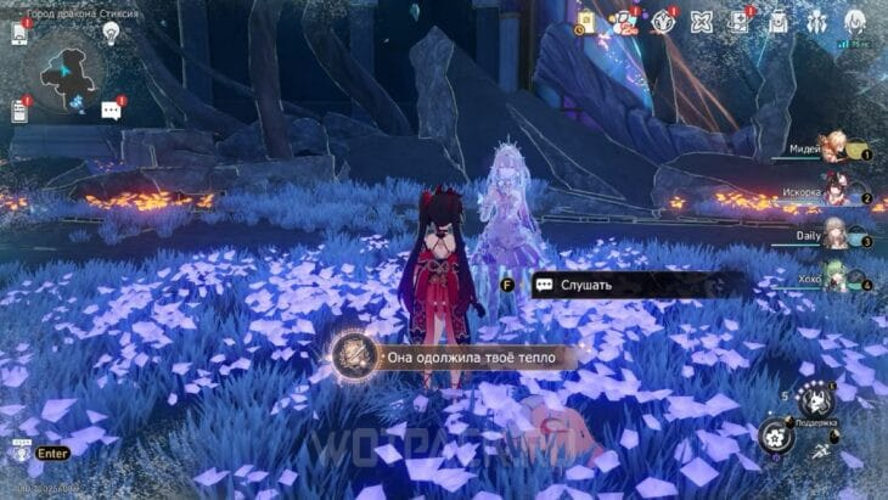888x500 pixels.
Task: Open the mission log clipboard icon
Action: 19,110
